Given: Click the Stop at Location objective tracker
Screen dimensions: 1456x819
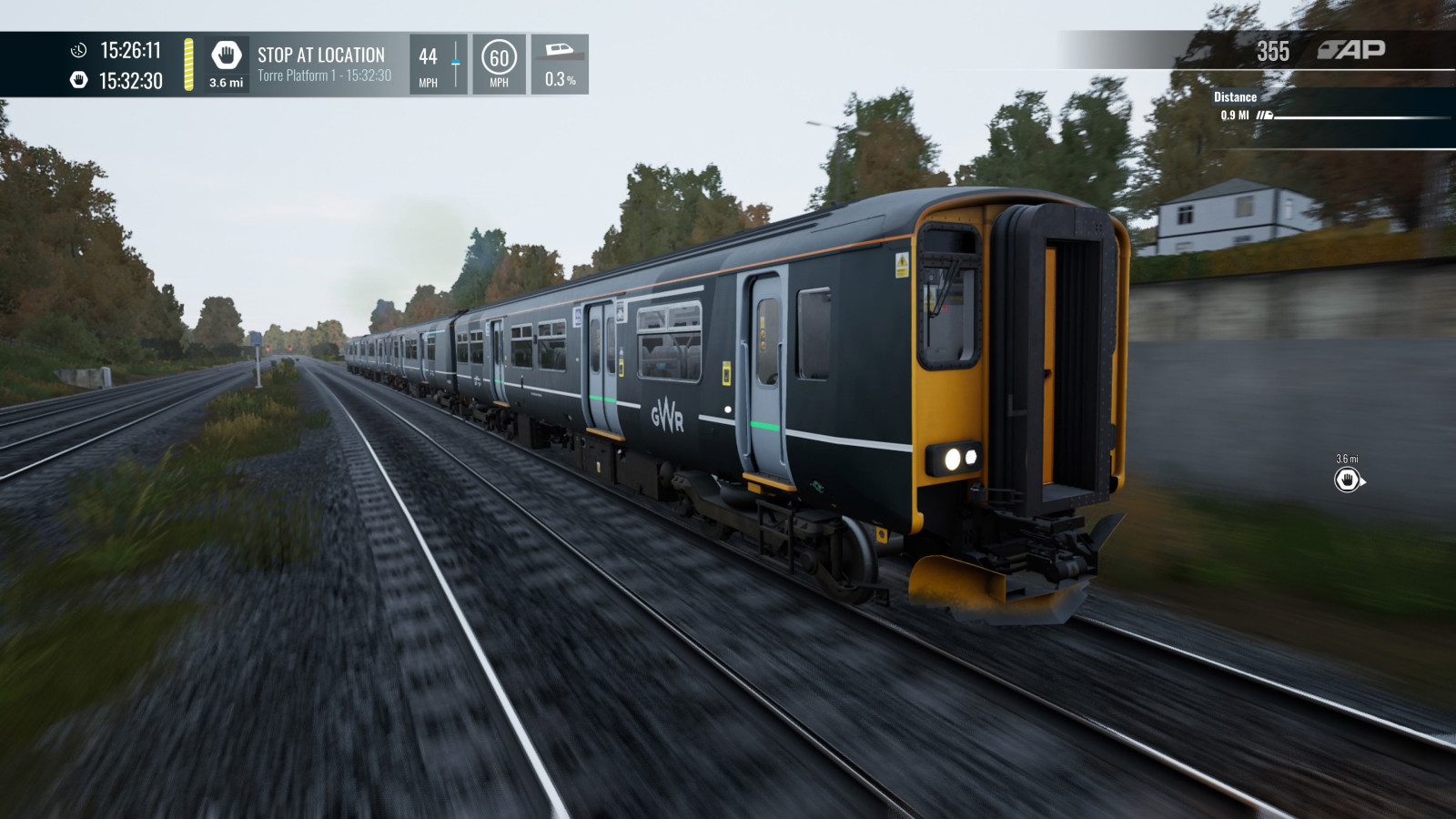Looking at the screenshot, I should 323,64.
